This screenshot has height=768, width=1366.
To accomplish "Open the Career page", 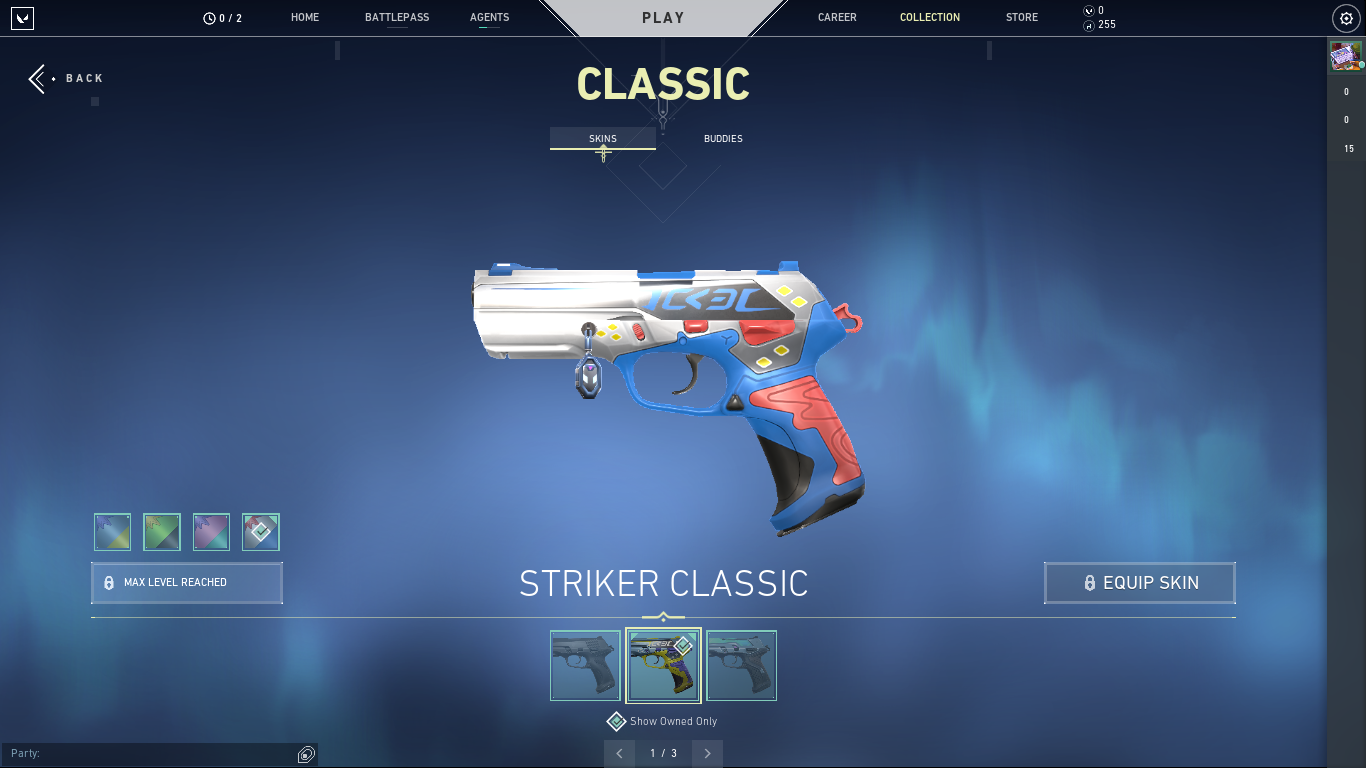I will [837, 18].
